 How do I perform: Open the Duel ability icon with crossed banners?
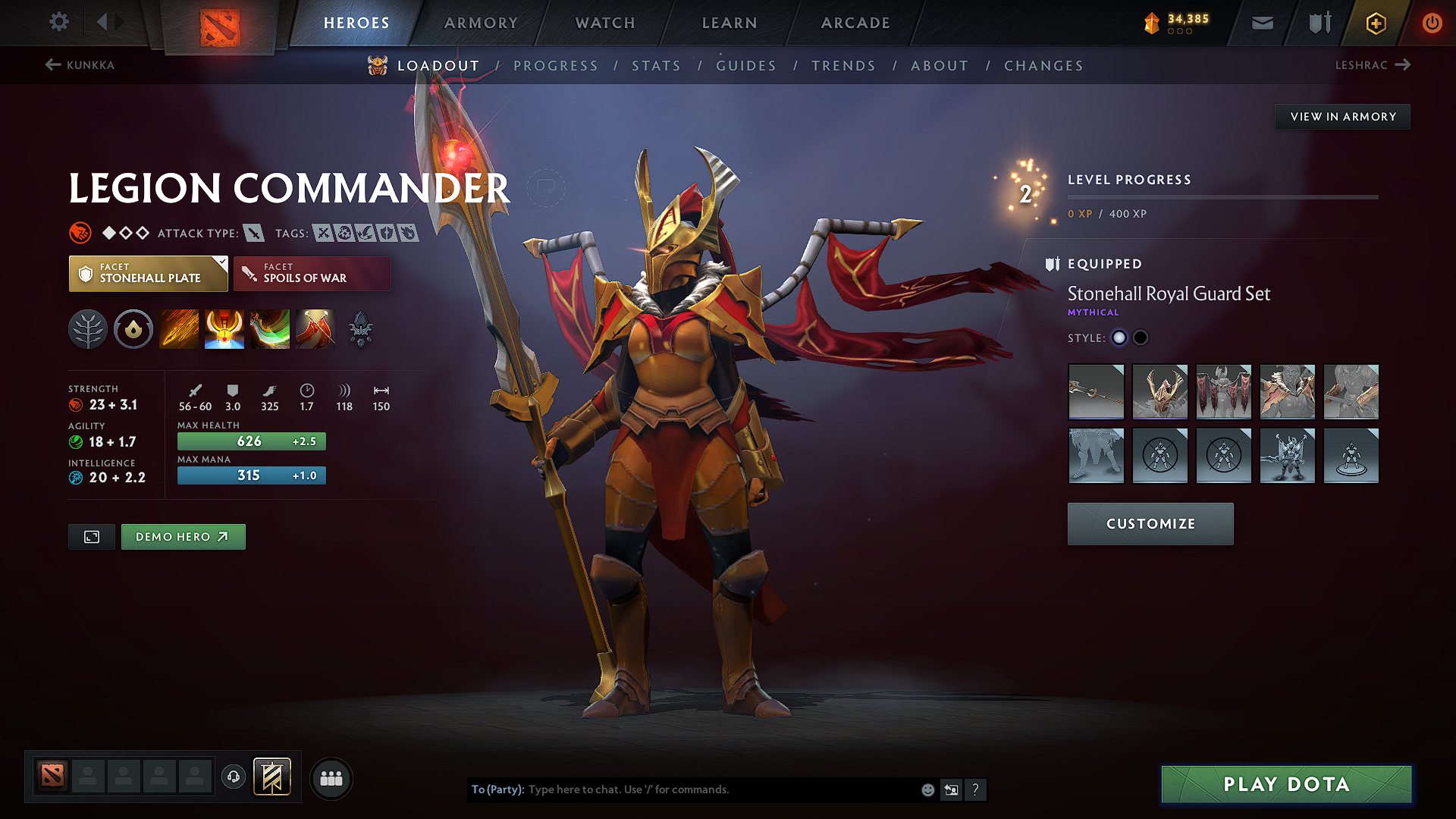coord(315,329)
